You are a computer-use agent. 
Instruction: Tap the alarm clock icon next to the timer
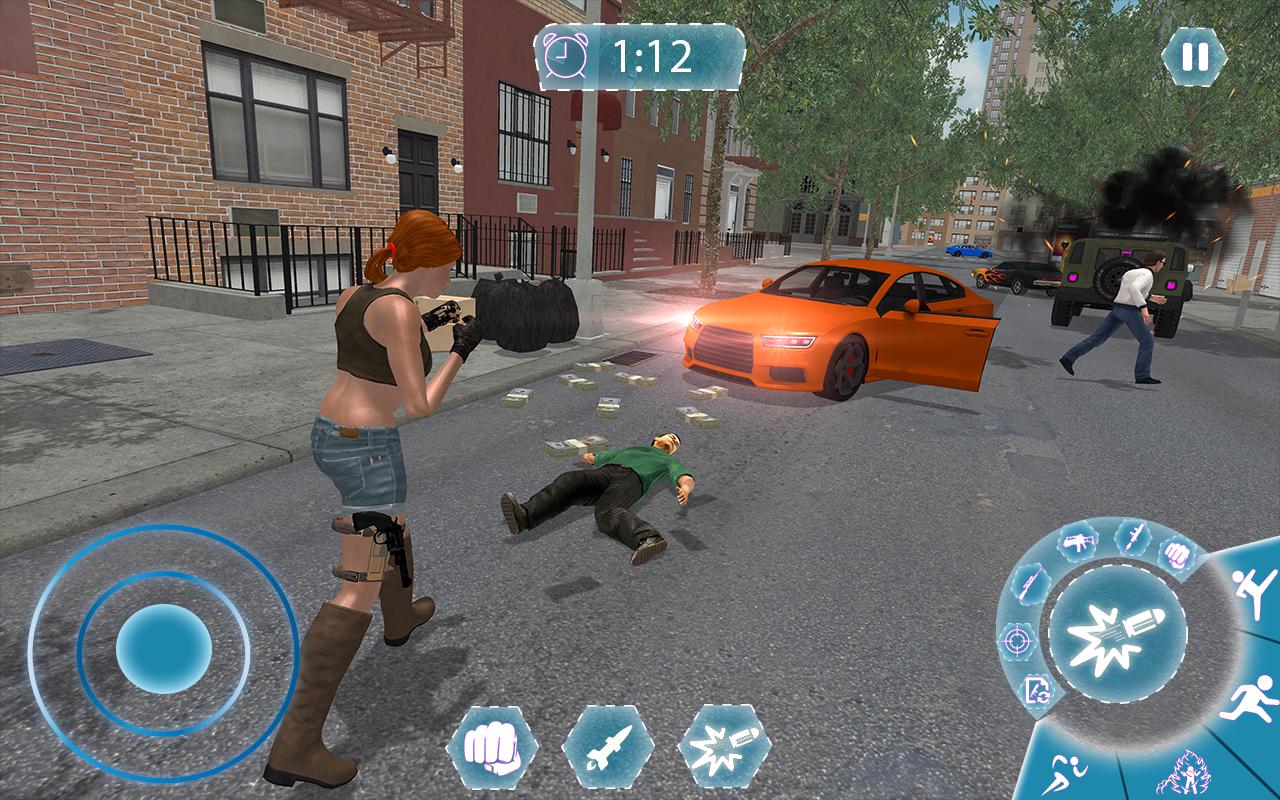coord(566,55)
